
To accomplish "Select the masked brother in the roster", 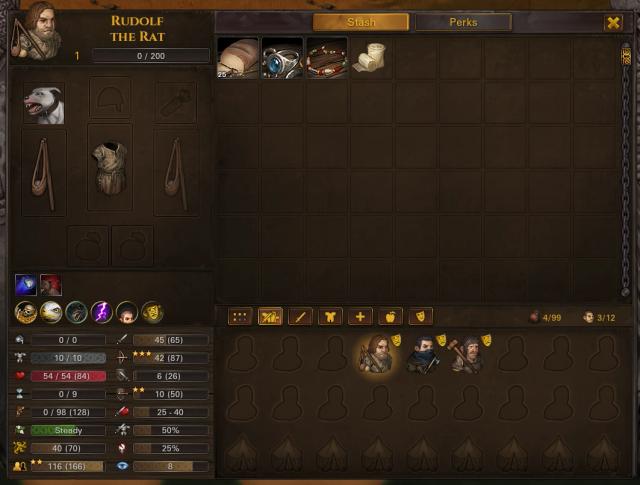I will click(423, 354).
